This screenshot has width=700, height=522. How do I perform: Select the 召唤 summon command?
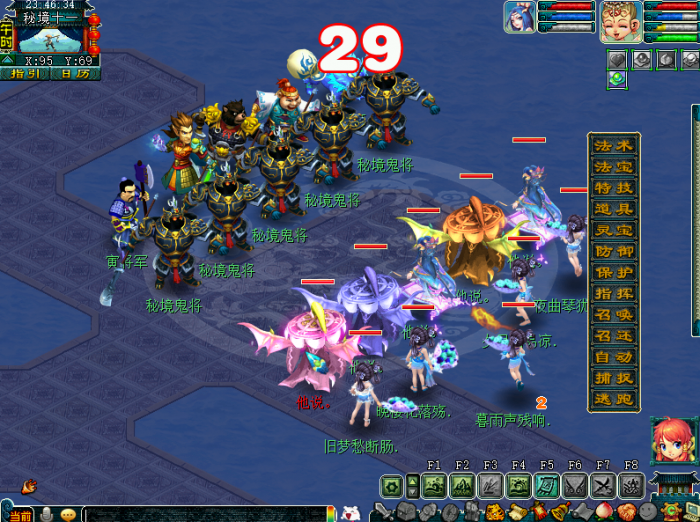(614, 314)
